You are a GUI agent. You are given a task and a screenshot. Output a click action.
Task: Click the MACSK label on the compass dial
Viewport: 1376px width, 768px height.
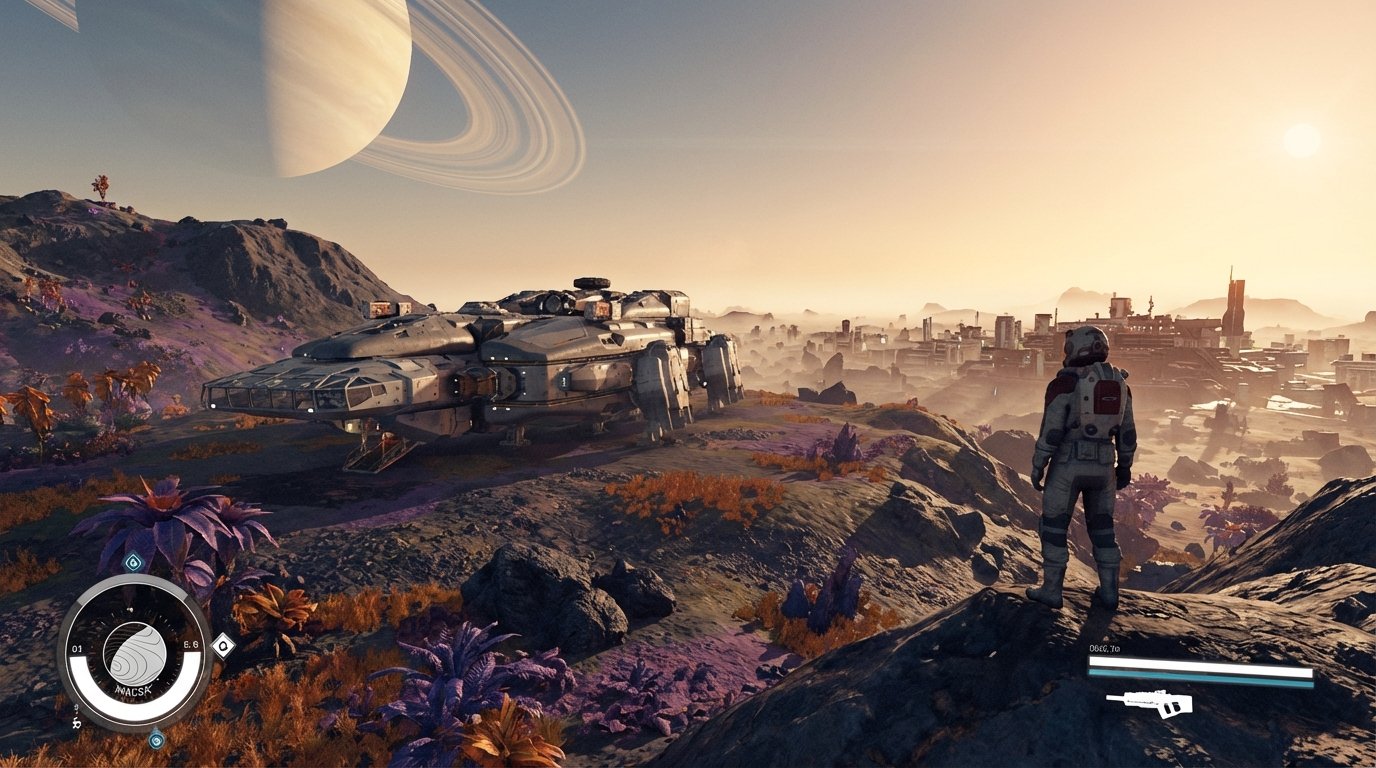(x=132, y=689)
